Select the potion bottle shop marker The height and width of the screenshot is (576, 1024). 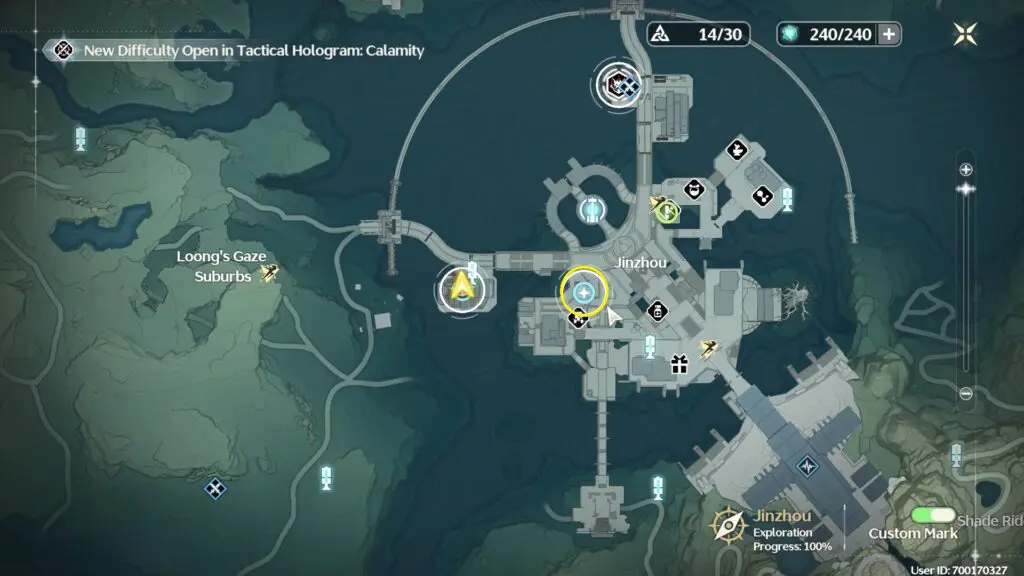click(657, 313)
